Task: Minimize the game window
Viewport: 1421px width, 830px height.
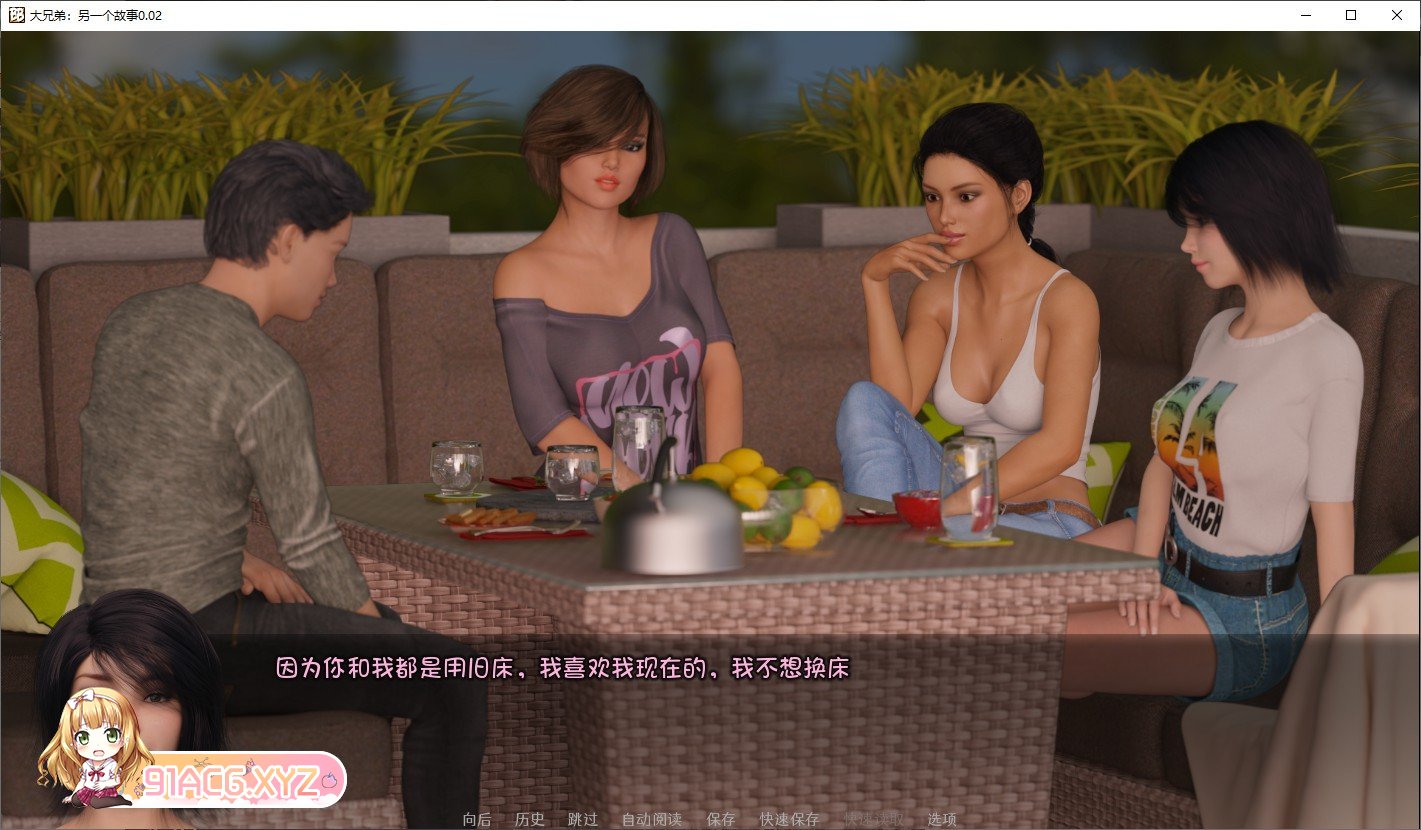Action: tap(1304, 15)
